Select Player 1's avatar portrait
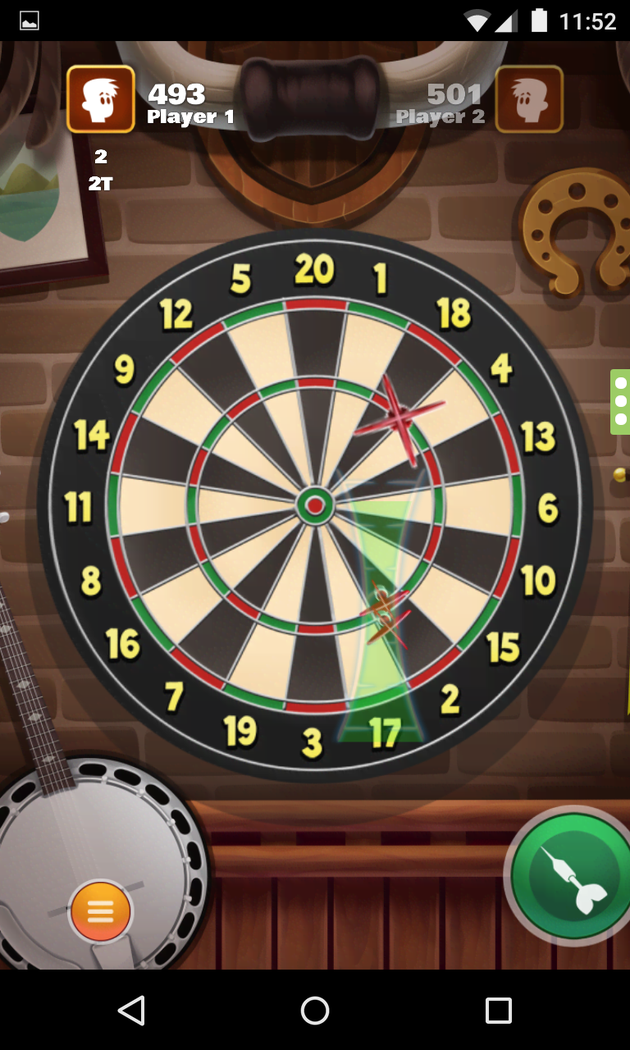 click(x=101, y=99)
